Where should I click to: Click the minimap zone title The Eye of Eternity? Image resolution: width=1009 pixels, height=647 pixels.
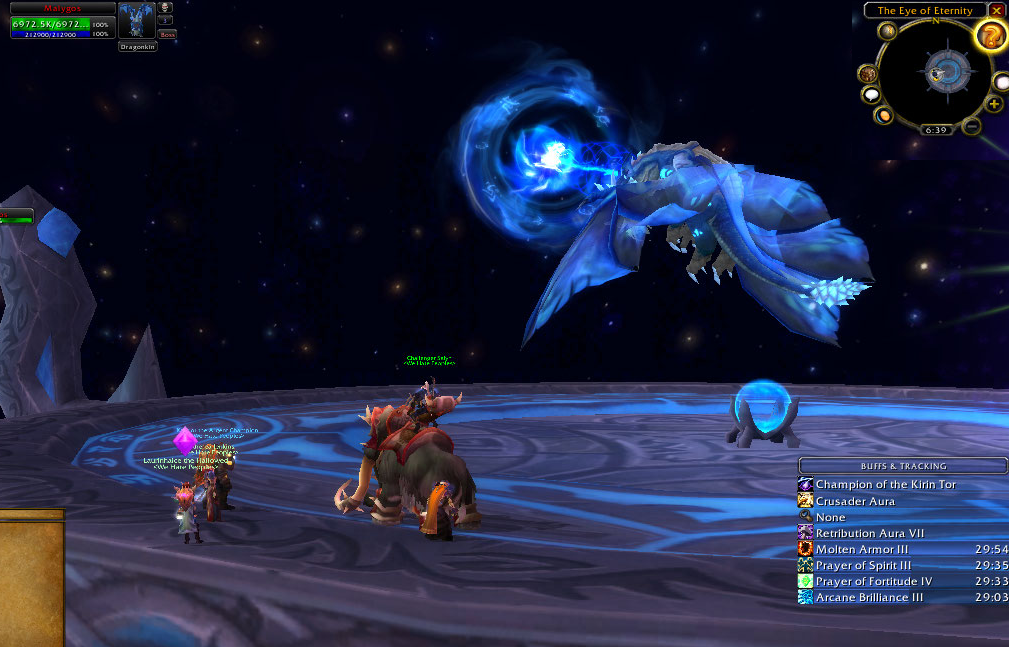coord(925,10)
